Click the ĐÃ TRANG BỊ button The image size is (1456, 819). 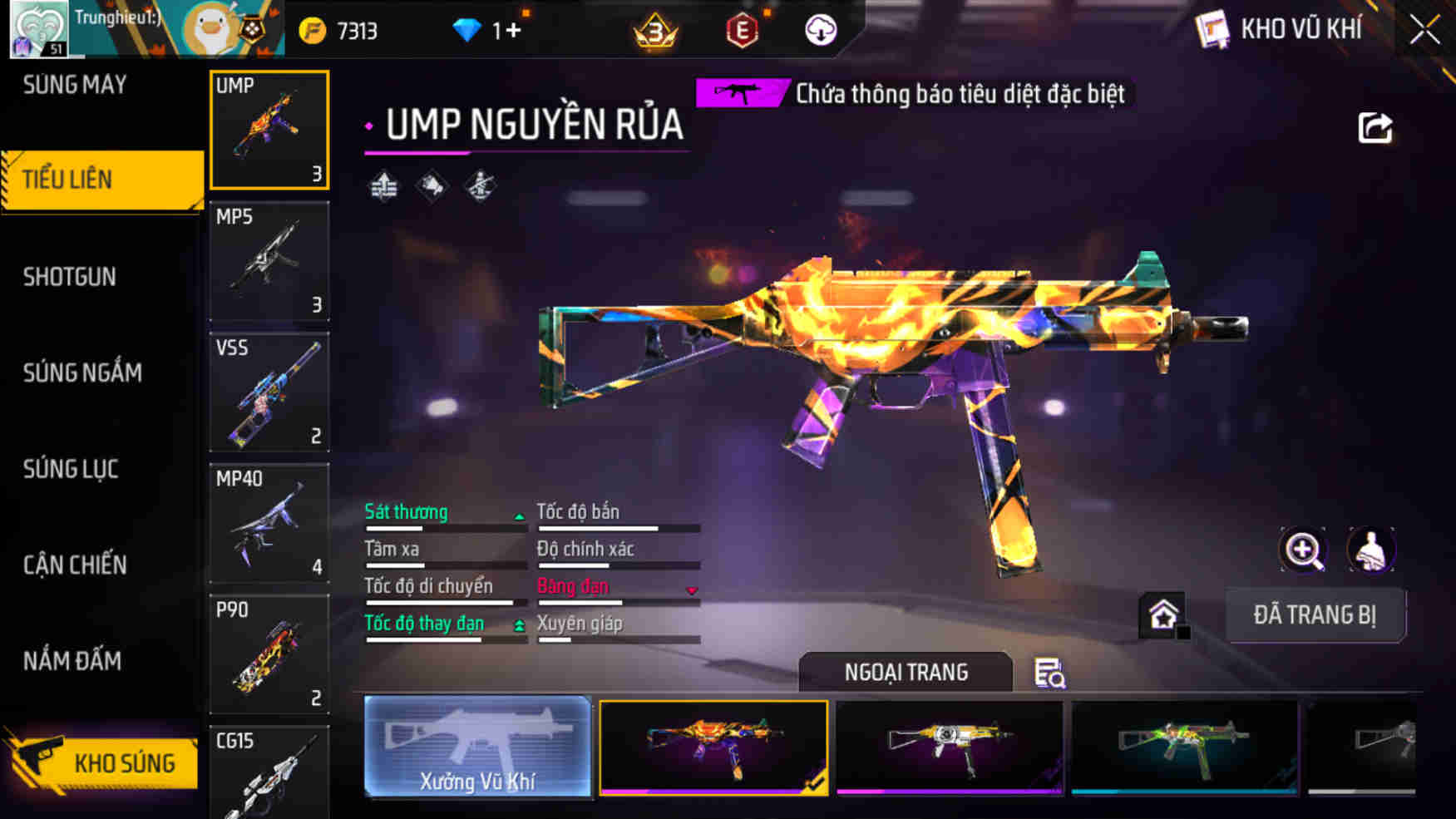1315,615
